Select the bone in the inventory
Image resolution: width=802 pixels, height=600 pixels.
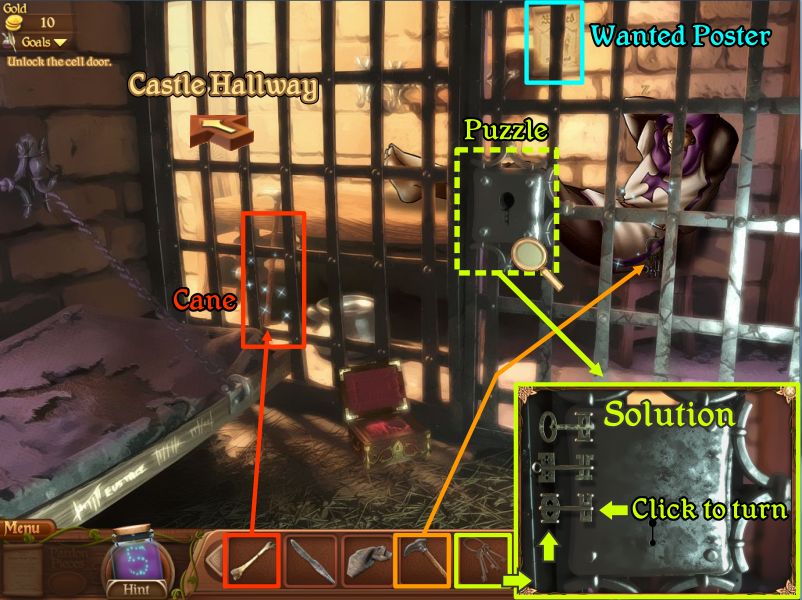(250, 560)
